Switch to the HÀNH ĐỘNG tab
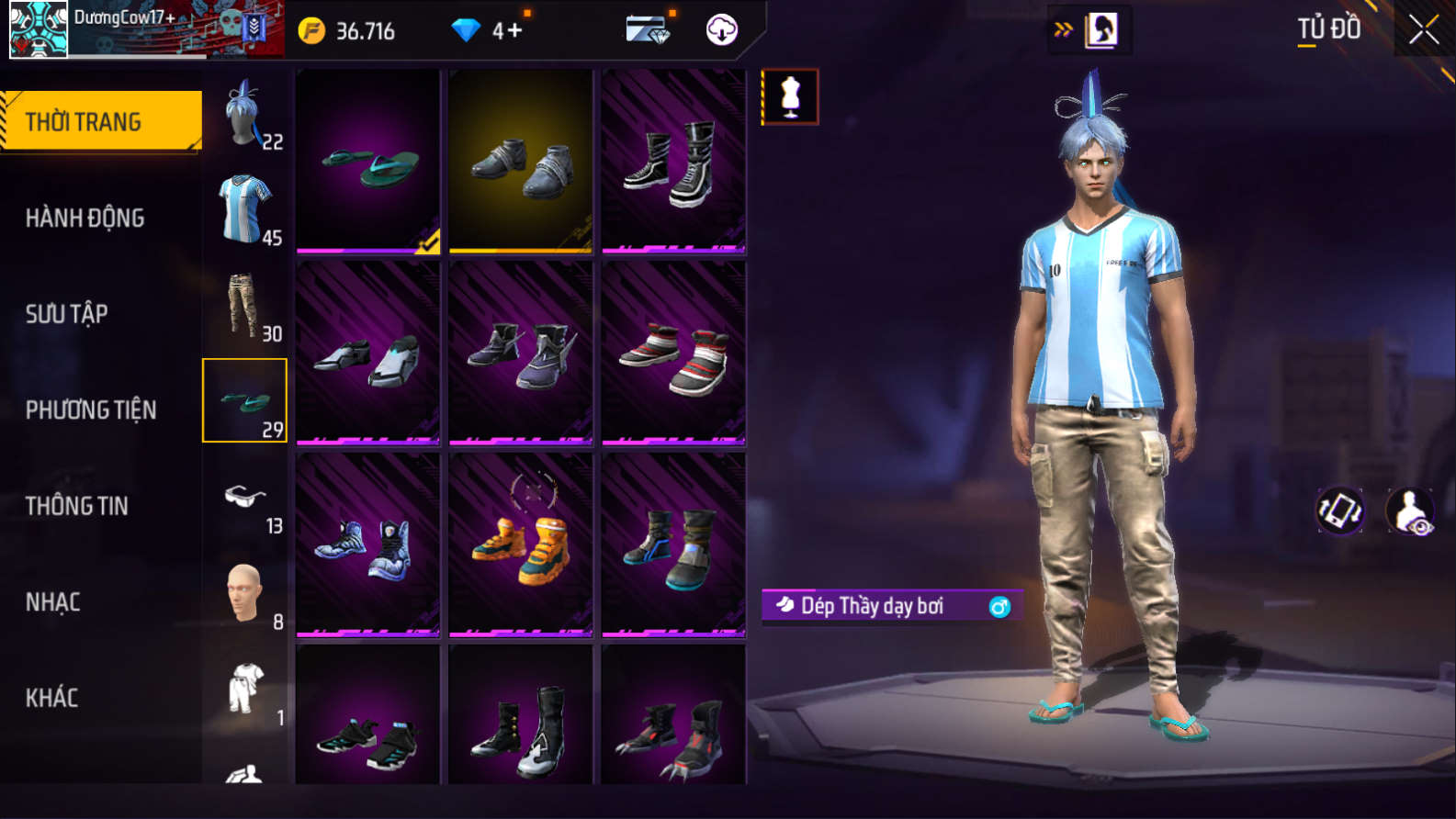1456x819 pixels. click(x=85, y=219)
